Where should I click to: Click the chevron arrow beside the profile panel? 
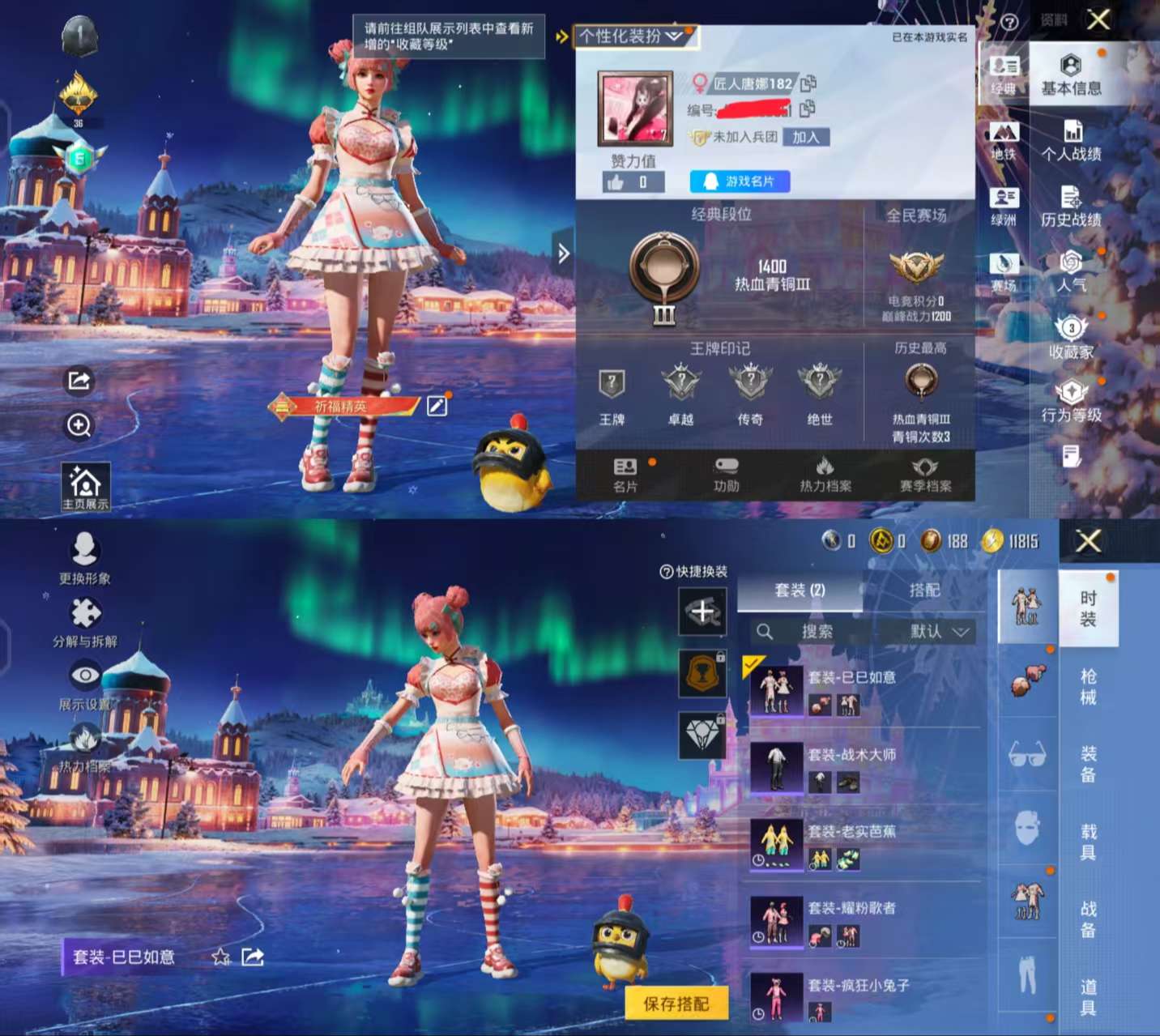tap(562, 253)
